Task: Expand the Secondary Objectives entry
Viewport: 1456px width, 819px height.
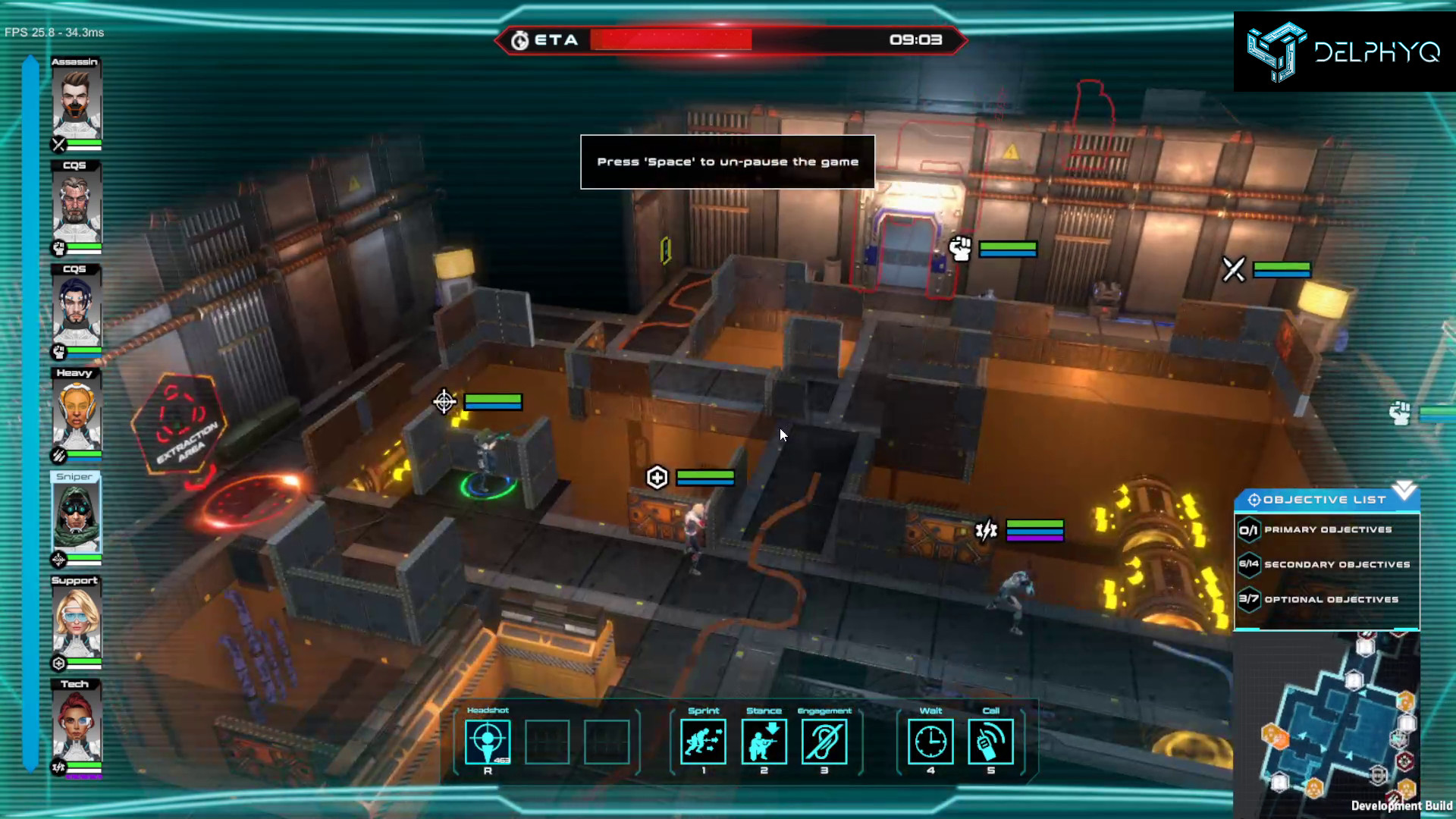Action: click(x=1335, y=564)
